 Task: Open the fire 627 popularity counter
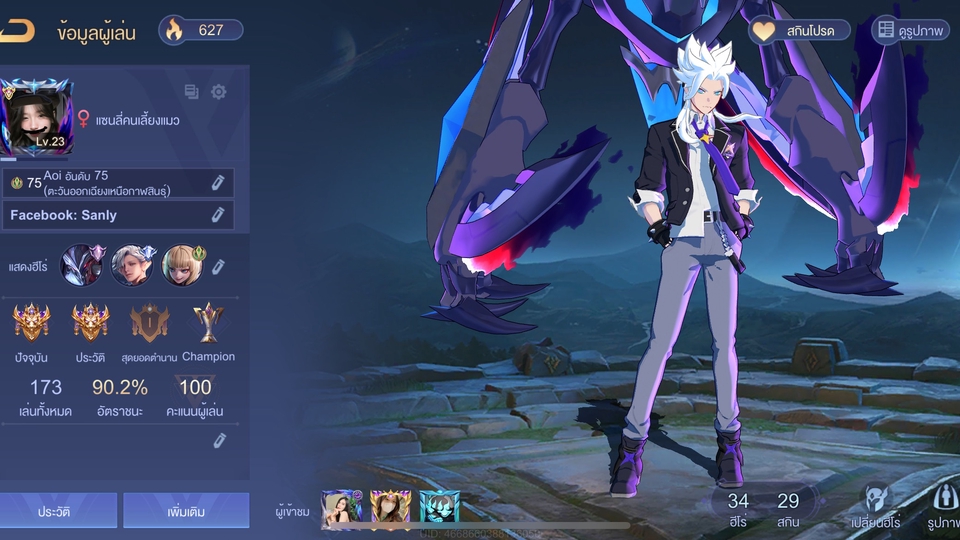201,30
